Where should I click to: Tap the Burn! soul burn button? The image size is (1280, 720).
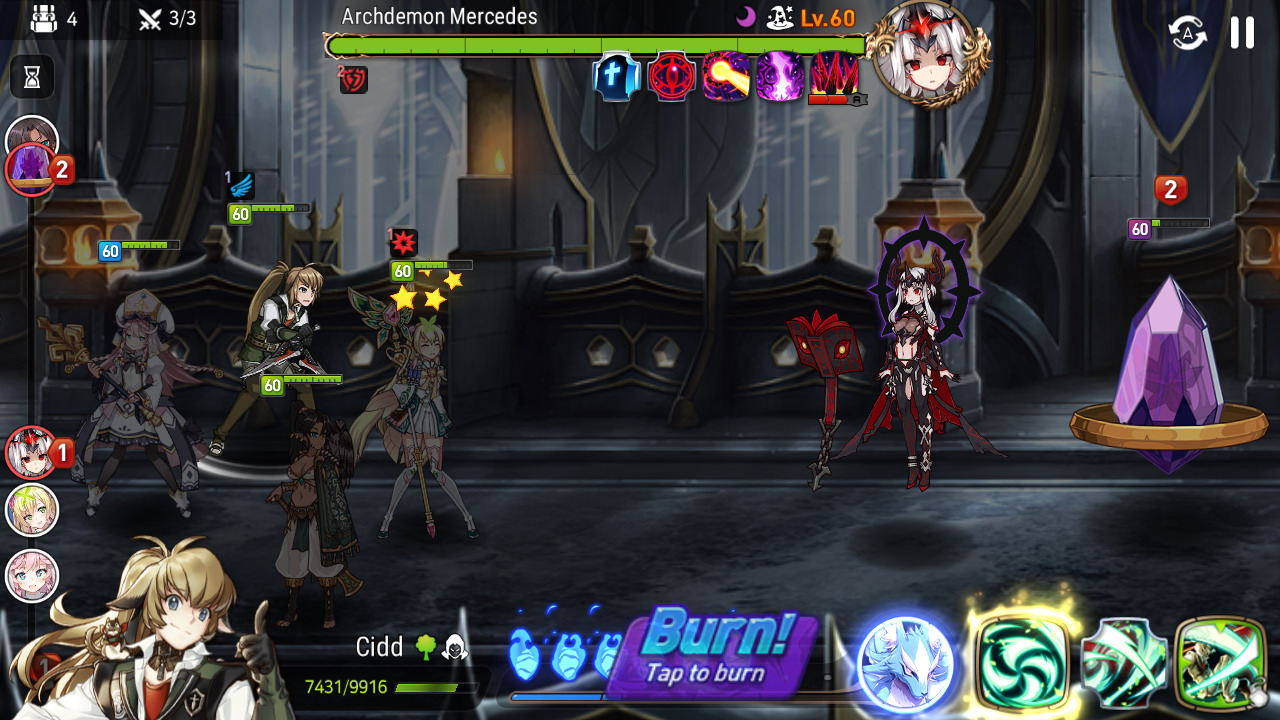716,650
